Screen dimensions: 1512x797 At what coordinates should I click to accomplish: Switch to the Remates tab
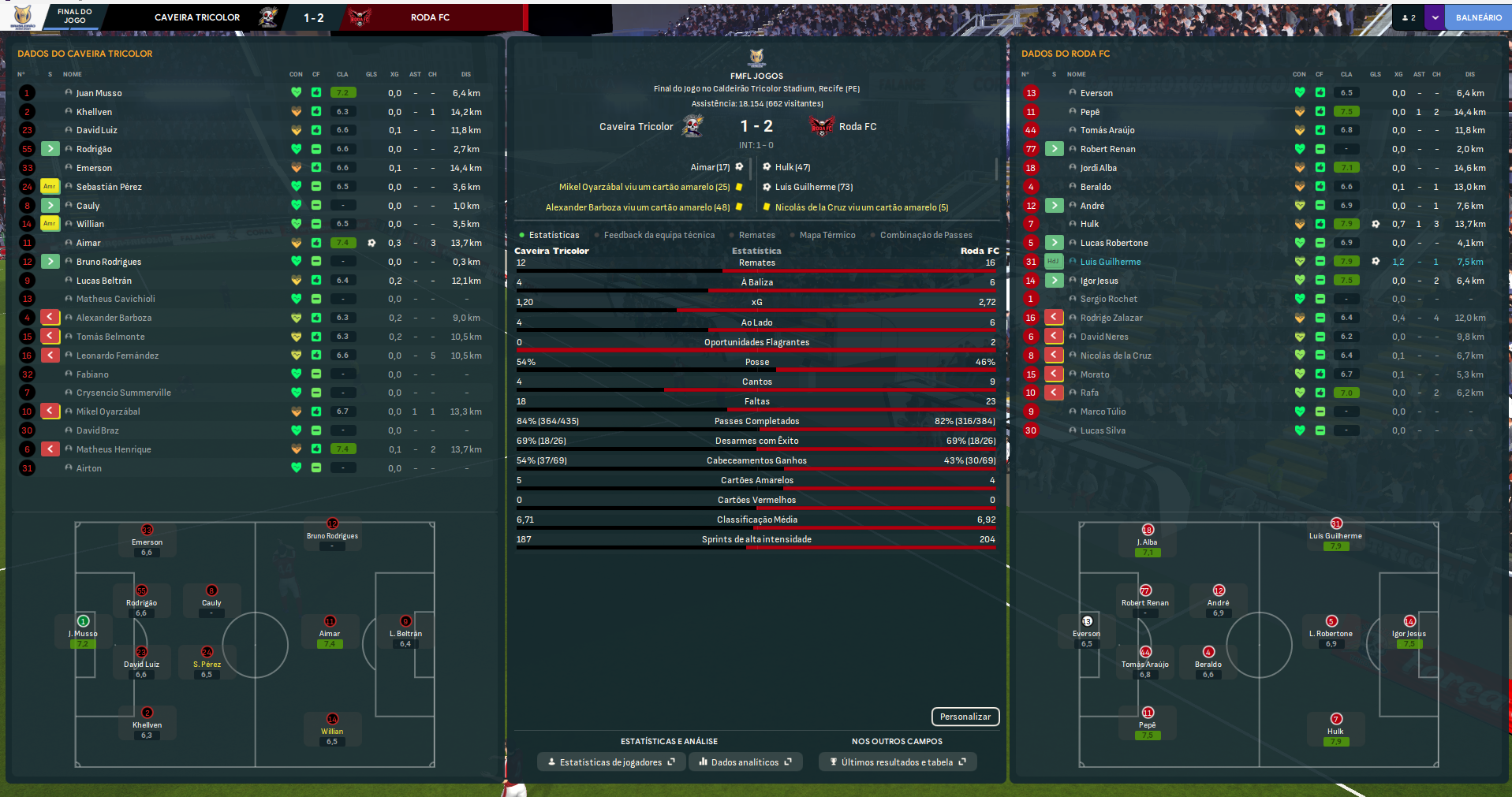click(756, 235)
